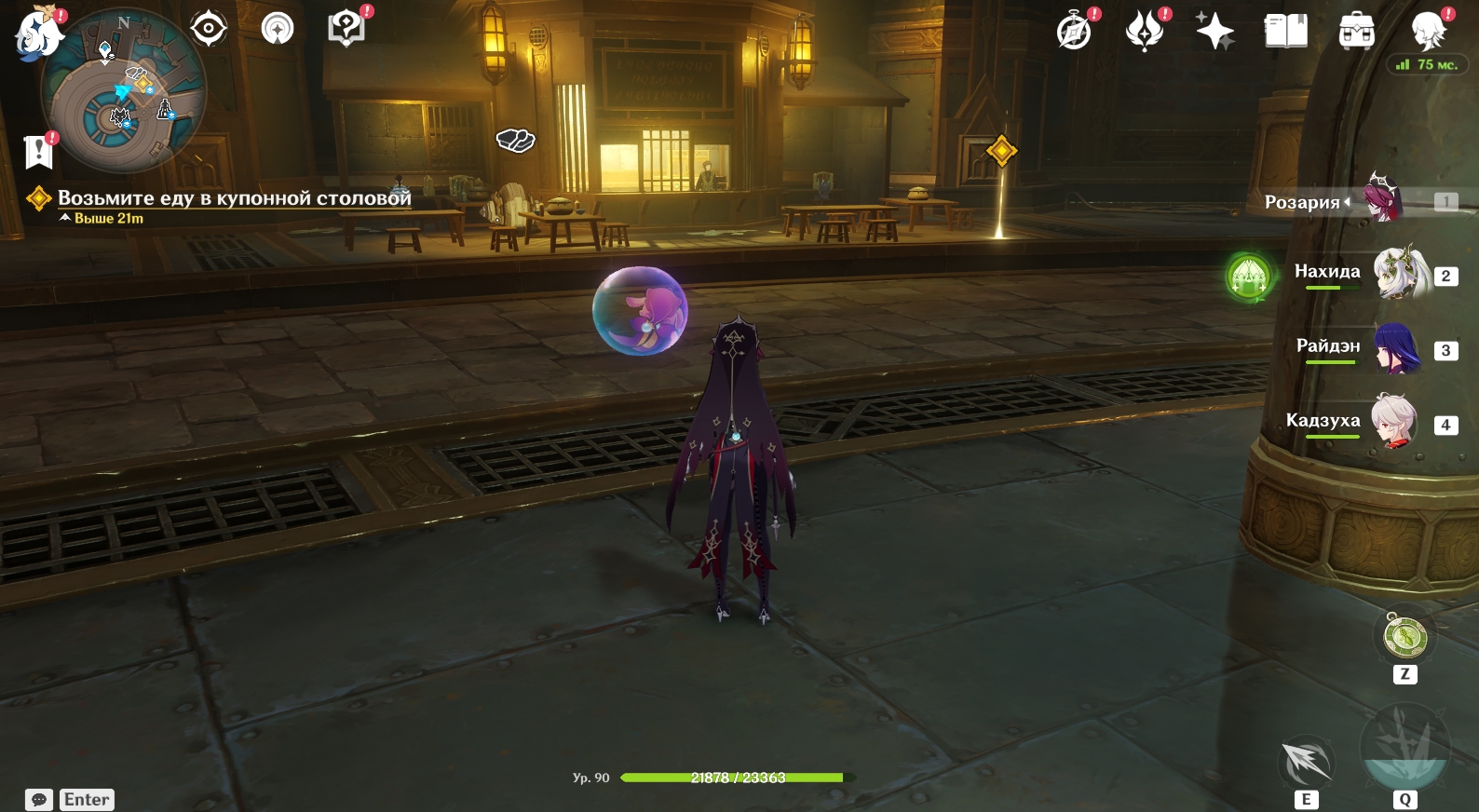Open the quest guide question-mark icon
Viewport: 1479px width, 812px height.
coord(346,29)
